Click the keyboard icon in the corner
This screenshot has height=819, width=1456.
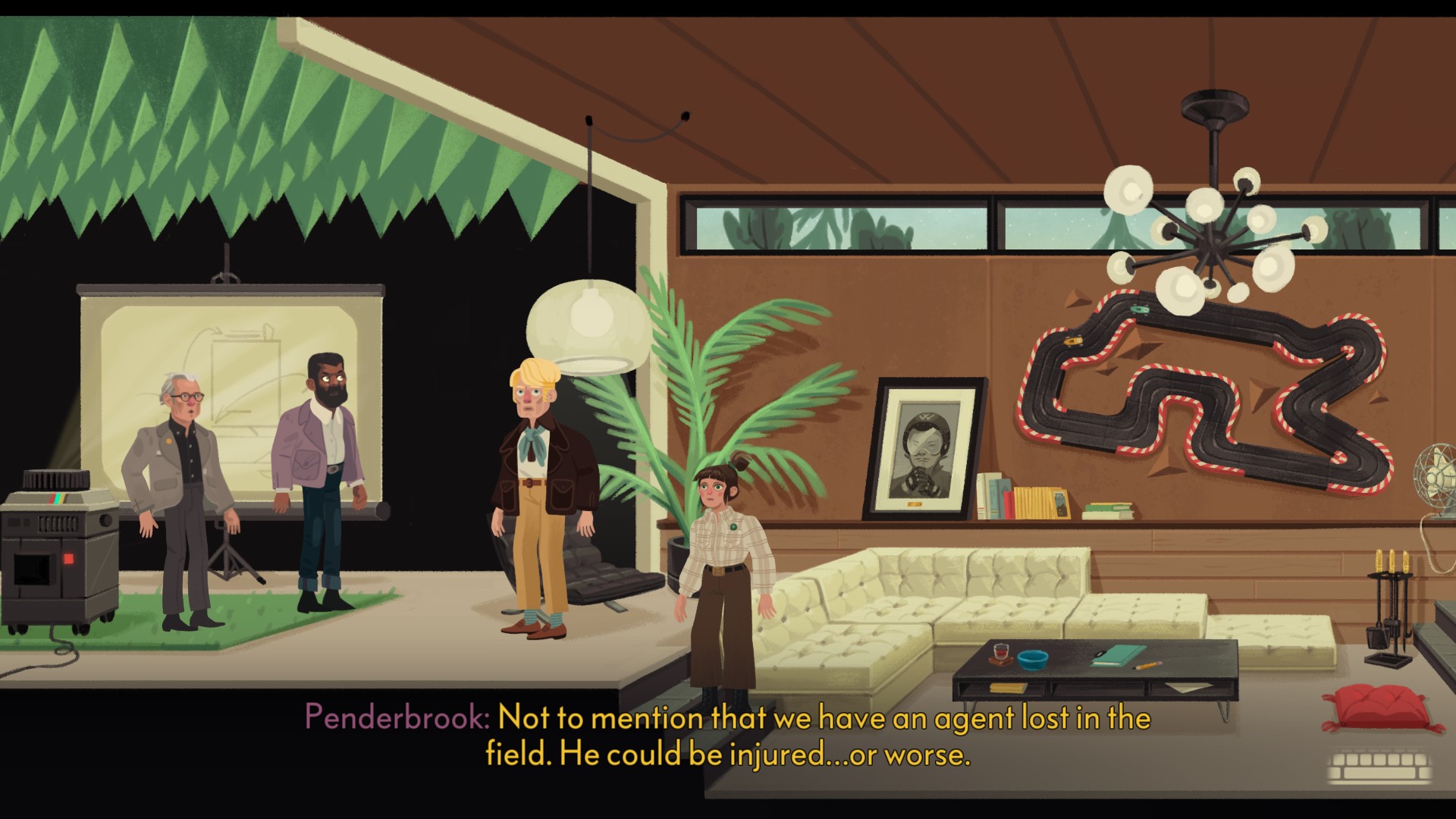(x=1380, y=767)
